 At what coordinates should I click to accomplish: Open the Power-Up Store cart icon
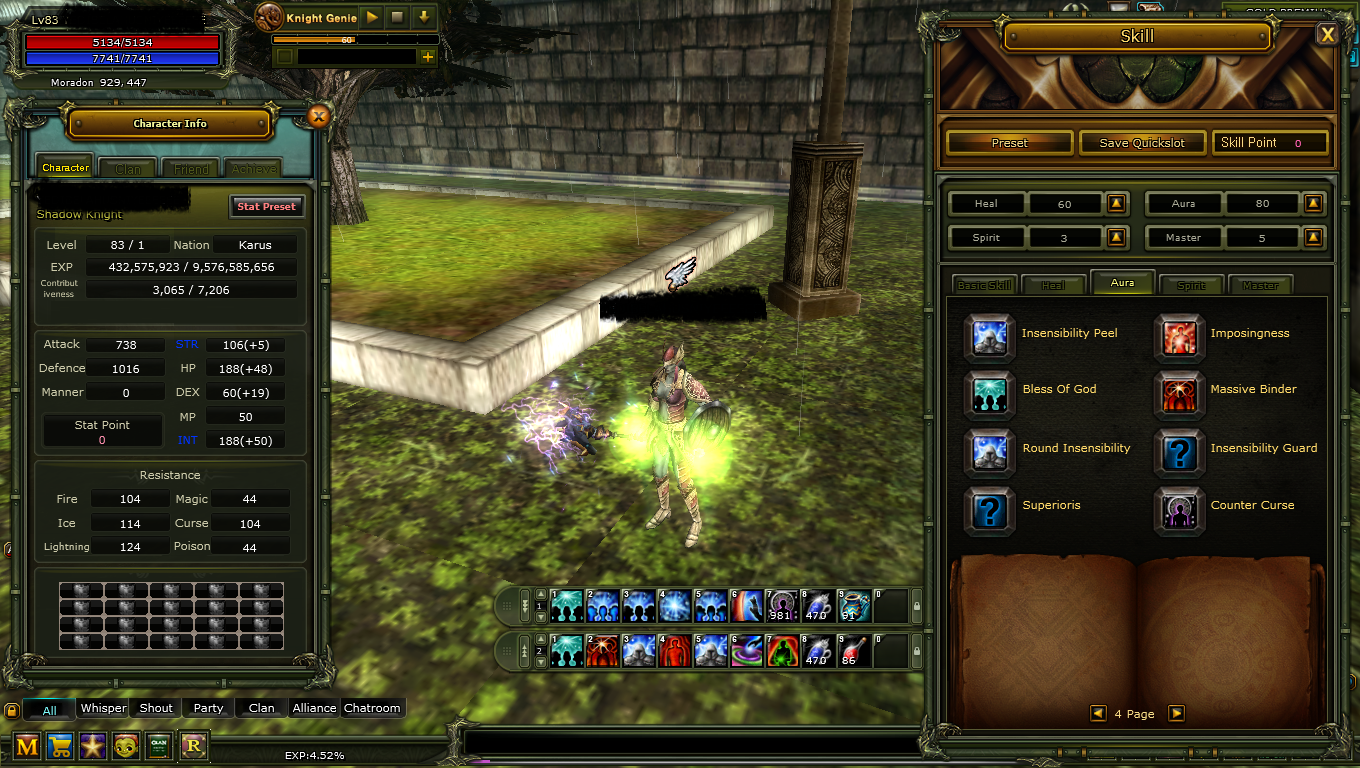point(59,745)
